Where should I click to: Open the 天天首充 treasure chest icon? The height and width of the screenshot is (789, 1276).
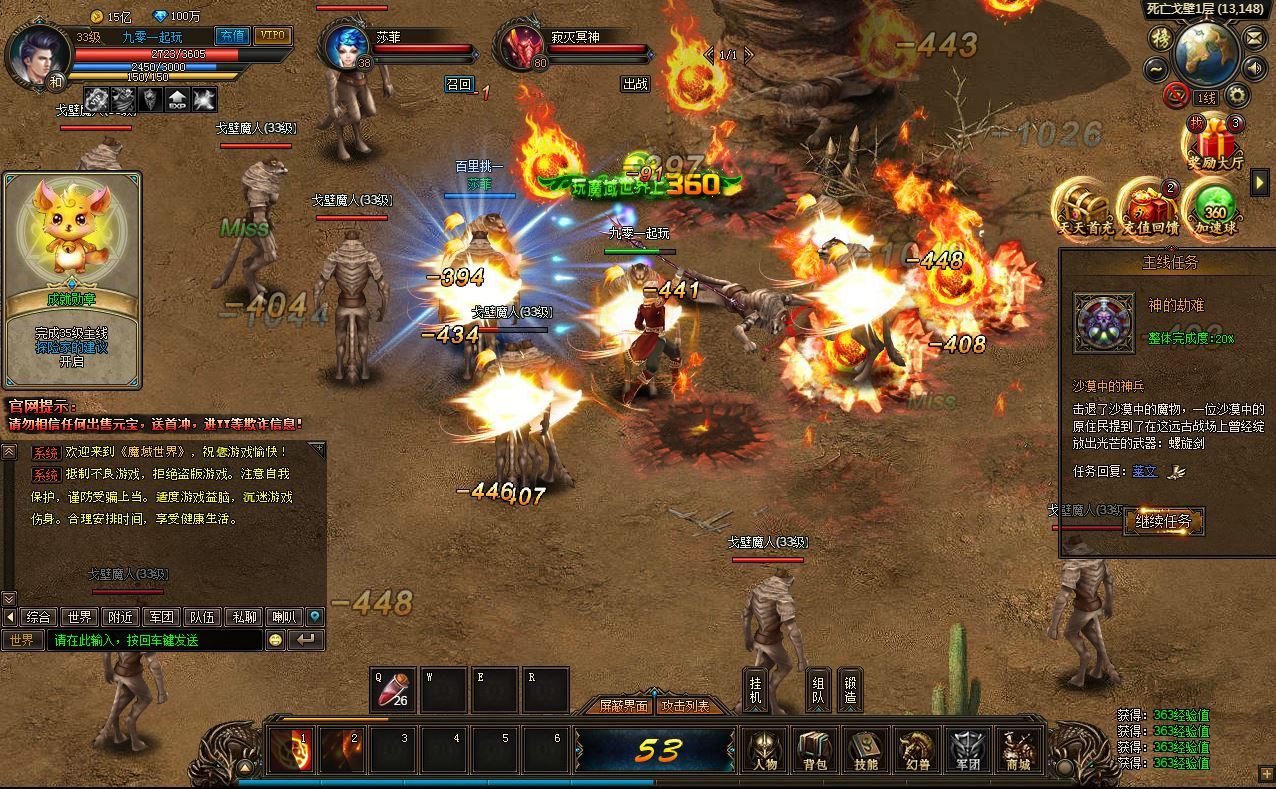(1086, 207)
